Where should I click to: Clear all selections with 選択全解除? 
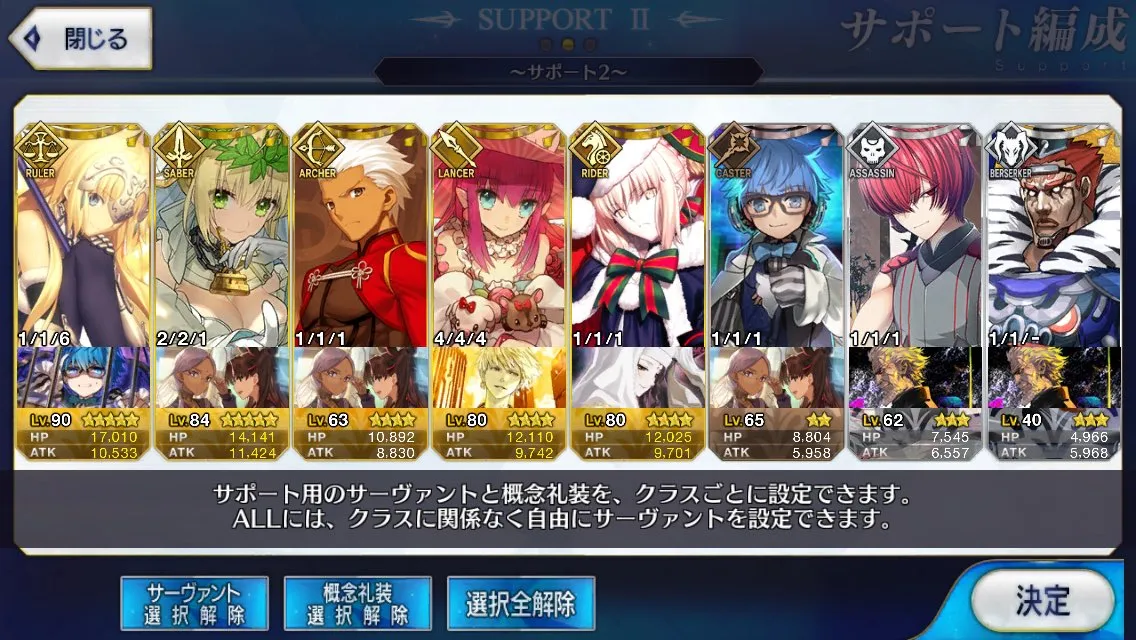(x=521, y=603)
